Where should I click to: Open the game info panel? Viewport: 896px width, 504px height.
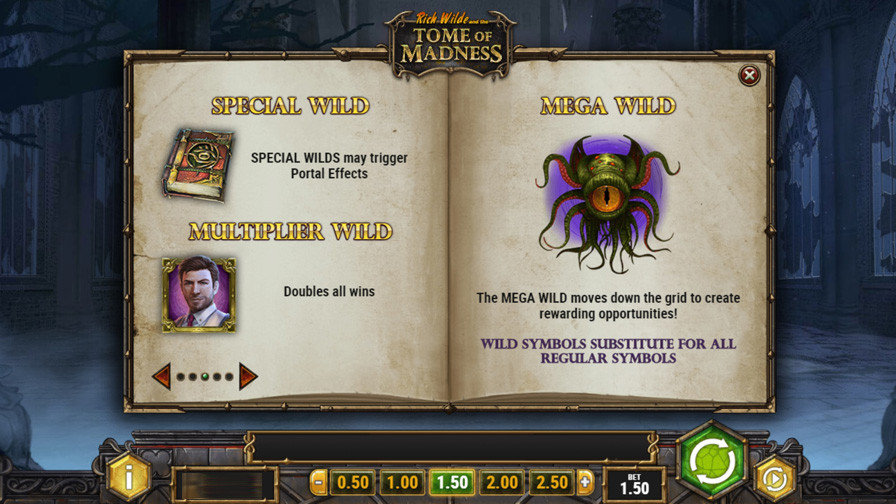[x=129, y=477]
